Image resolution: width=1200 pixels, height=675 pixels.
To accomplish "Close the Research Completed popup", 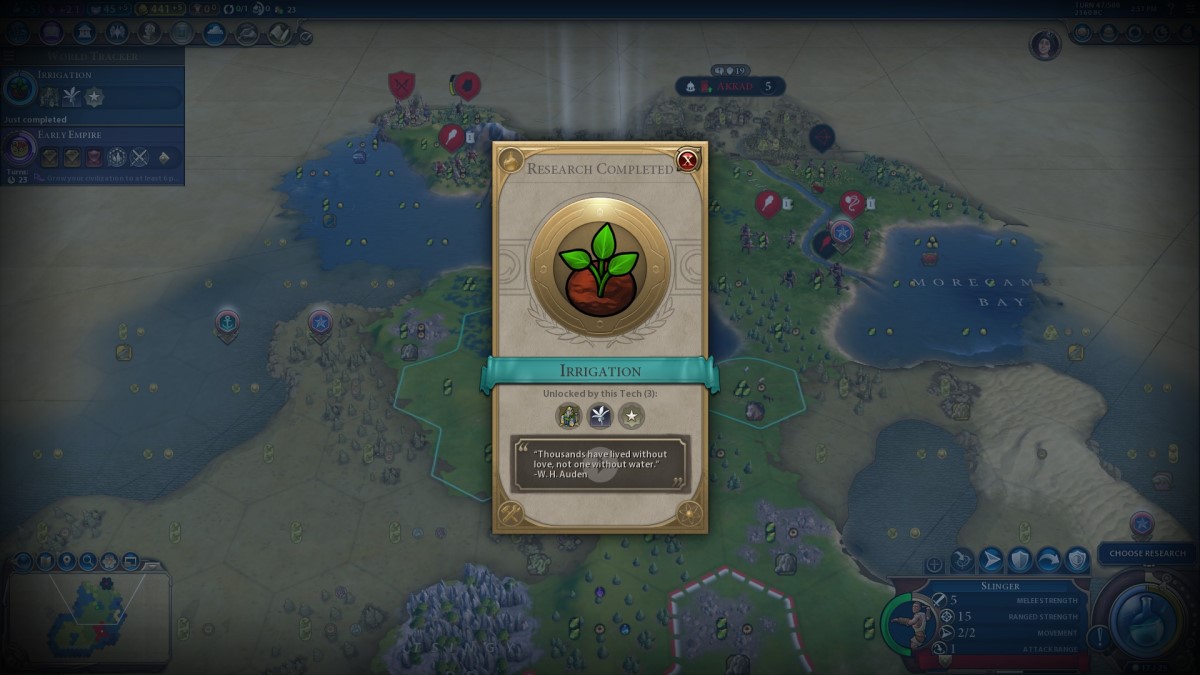I will (687, 160).
